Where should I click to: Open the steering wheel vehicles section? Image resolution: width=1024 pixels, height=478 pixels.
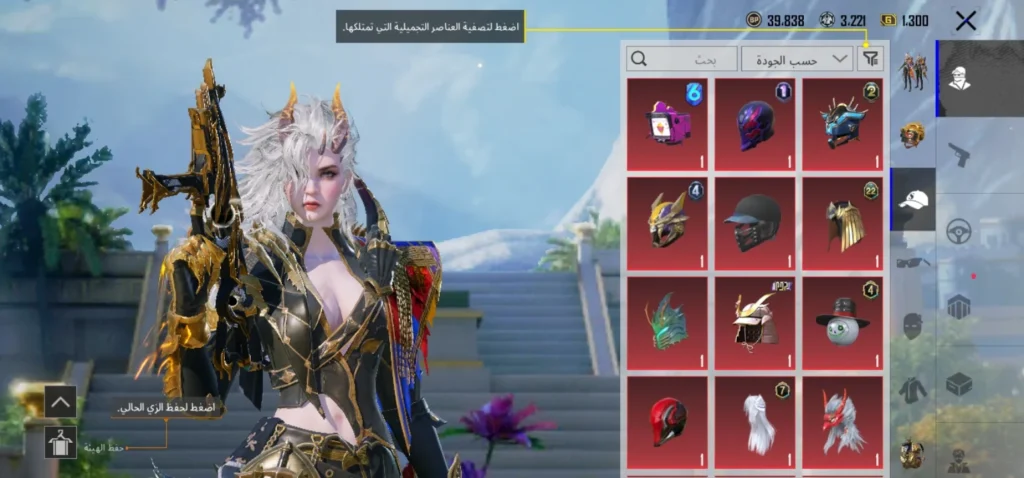pyautogui.click(x=959, y=231)
